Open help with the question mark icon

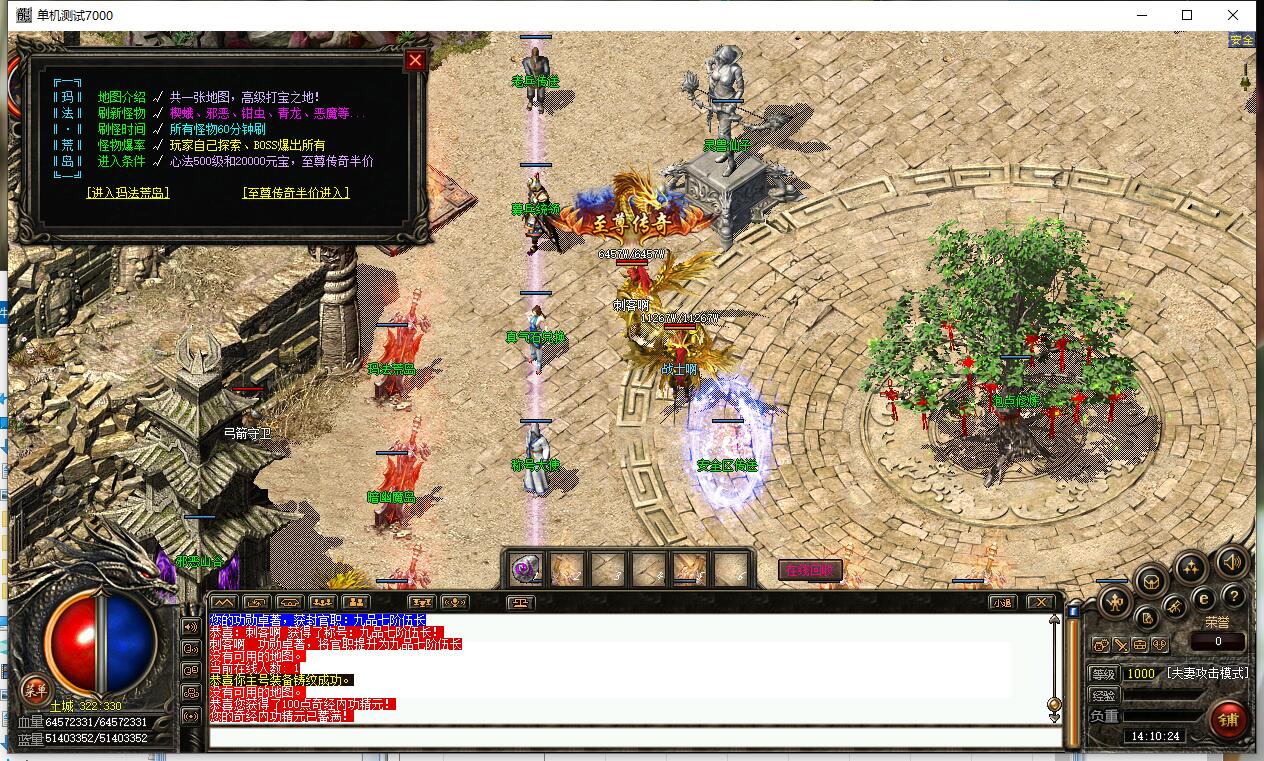1234,597
